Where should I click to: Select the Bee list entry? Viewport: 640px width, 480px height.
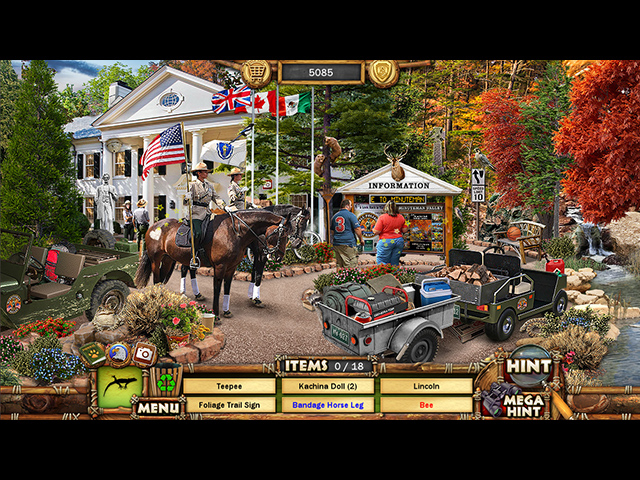pos(426,405)
